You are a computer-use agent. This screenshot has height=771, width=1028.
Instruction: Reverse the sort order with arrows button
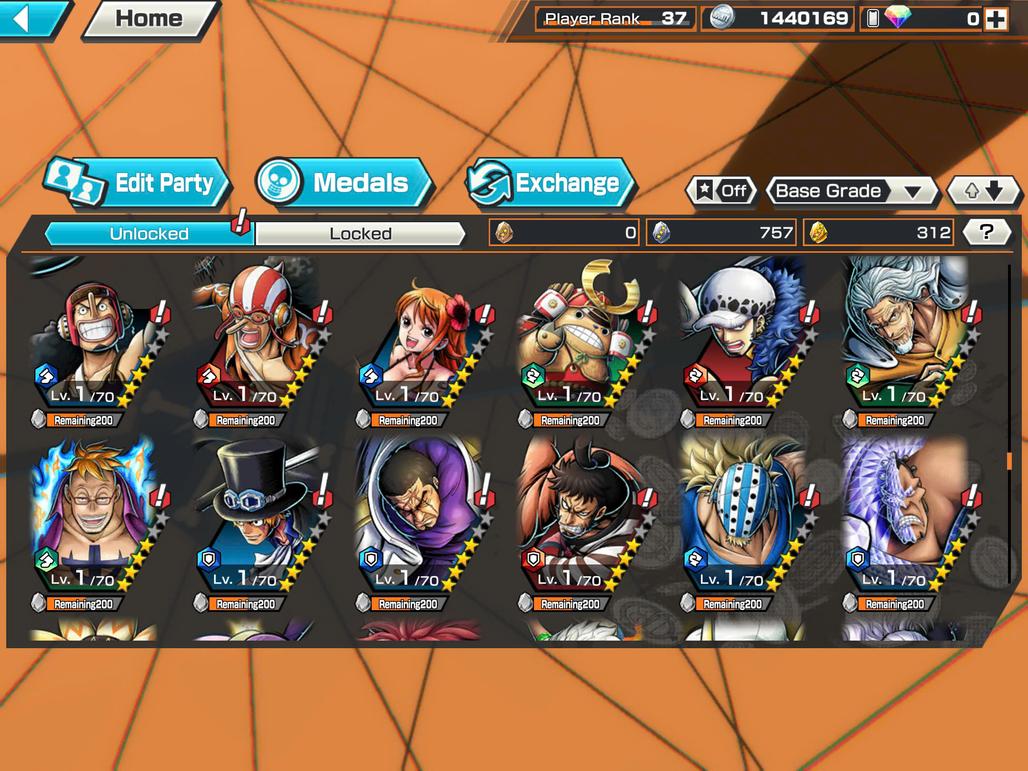[983, 191]
